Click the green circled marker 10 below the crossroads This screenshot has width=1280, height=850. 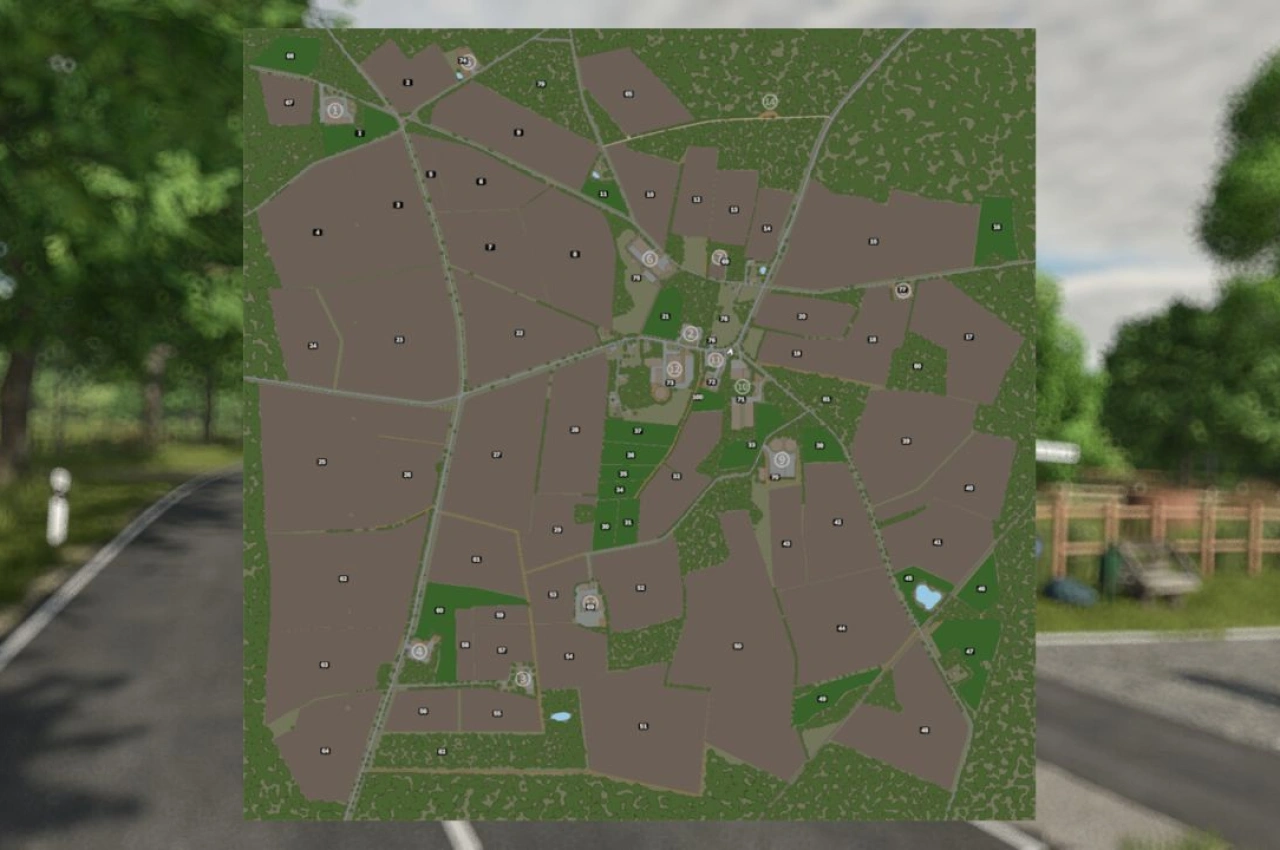point(742,386)
